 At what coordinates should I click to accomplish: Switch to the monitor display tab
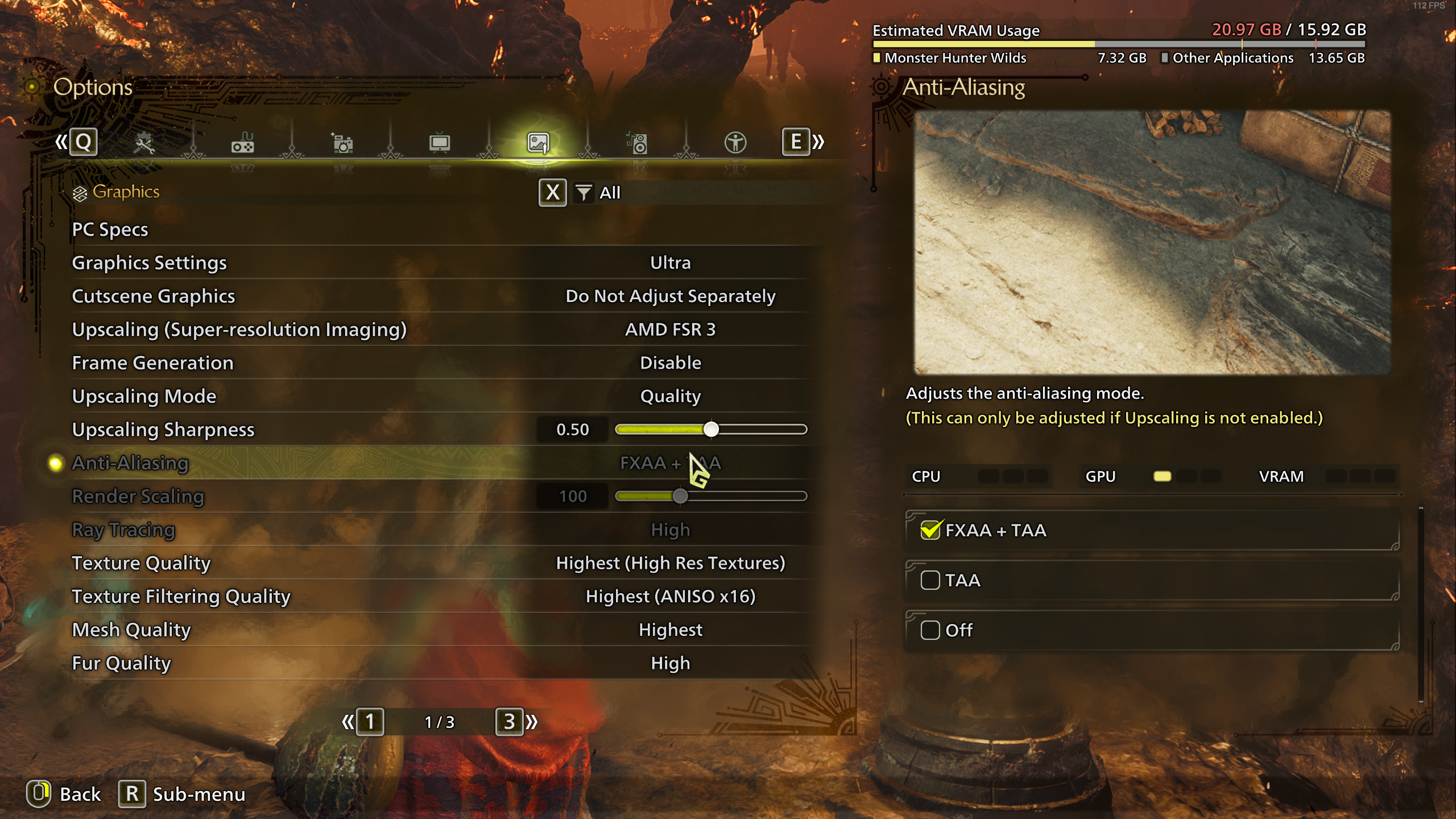pyautogui.click(x=440, y=143)
